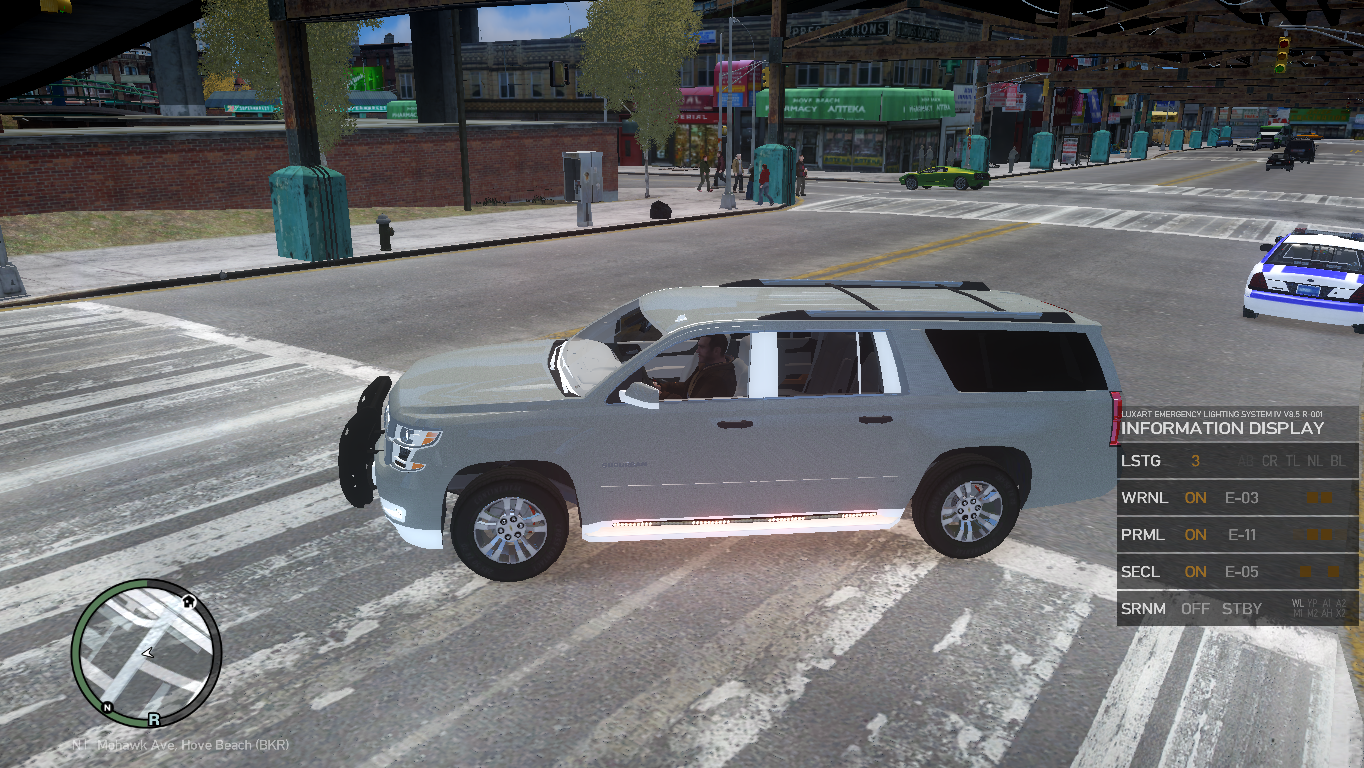Screen dimensions: 1364x768
Task: Toggle the SRNM siren OFF indicator
Action: [x=1195, y=609]
